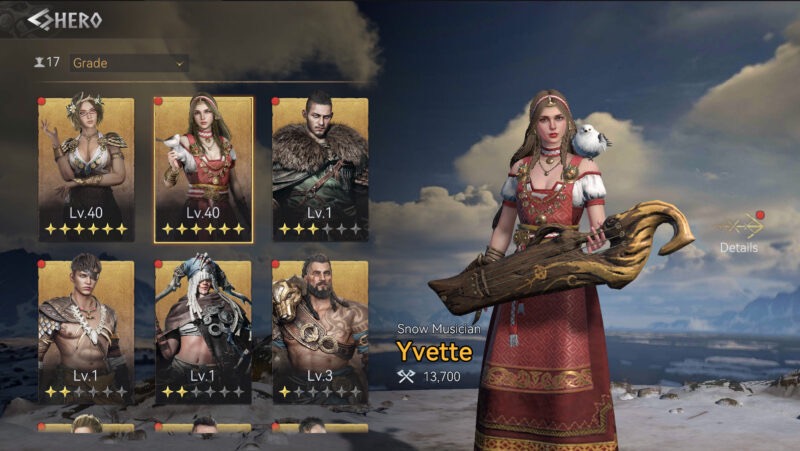Open the Grade sorting dropdown

tap(129, 63)
